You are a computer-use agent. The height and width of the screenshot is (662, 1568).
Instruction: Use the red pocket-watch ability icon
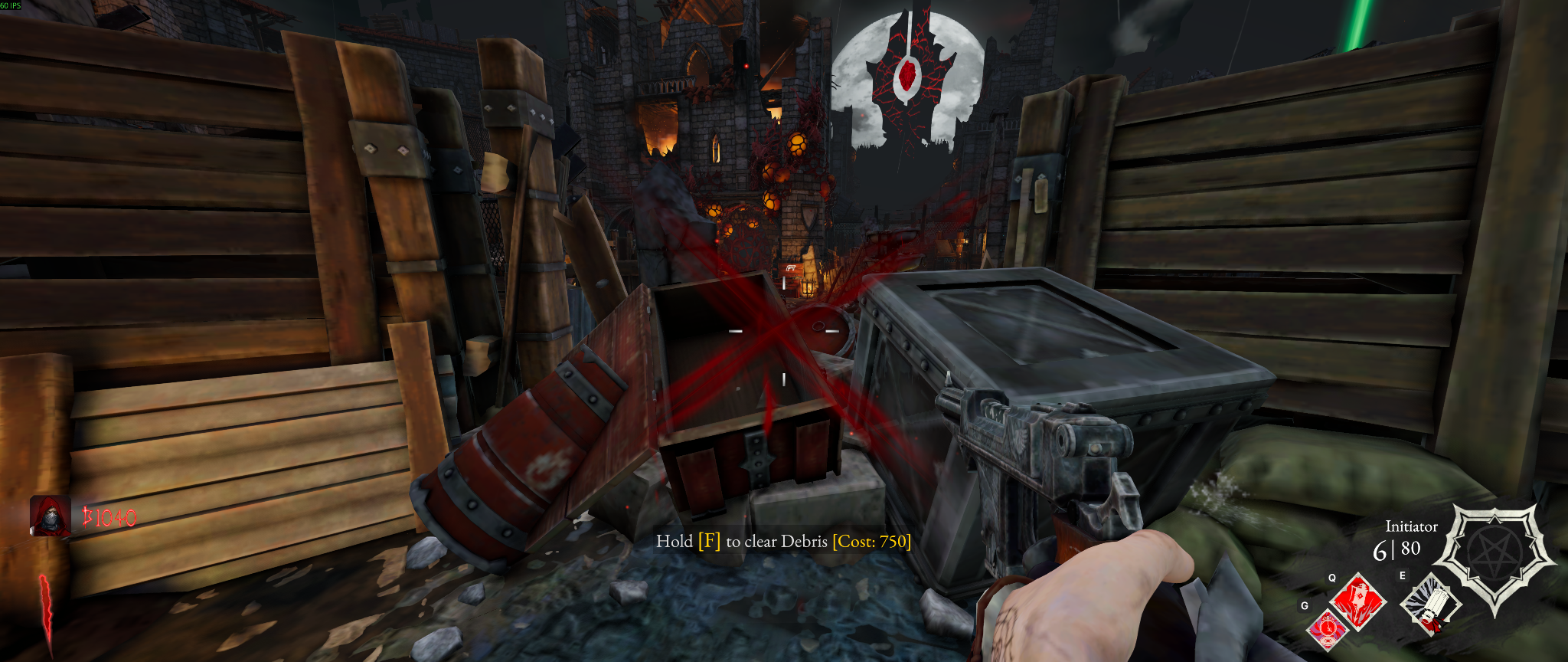tap(1327, 630)
